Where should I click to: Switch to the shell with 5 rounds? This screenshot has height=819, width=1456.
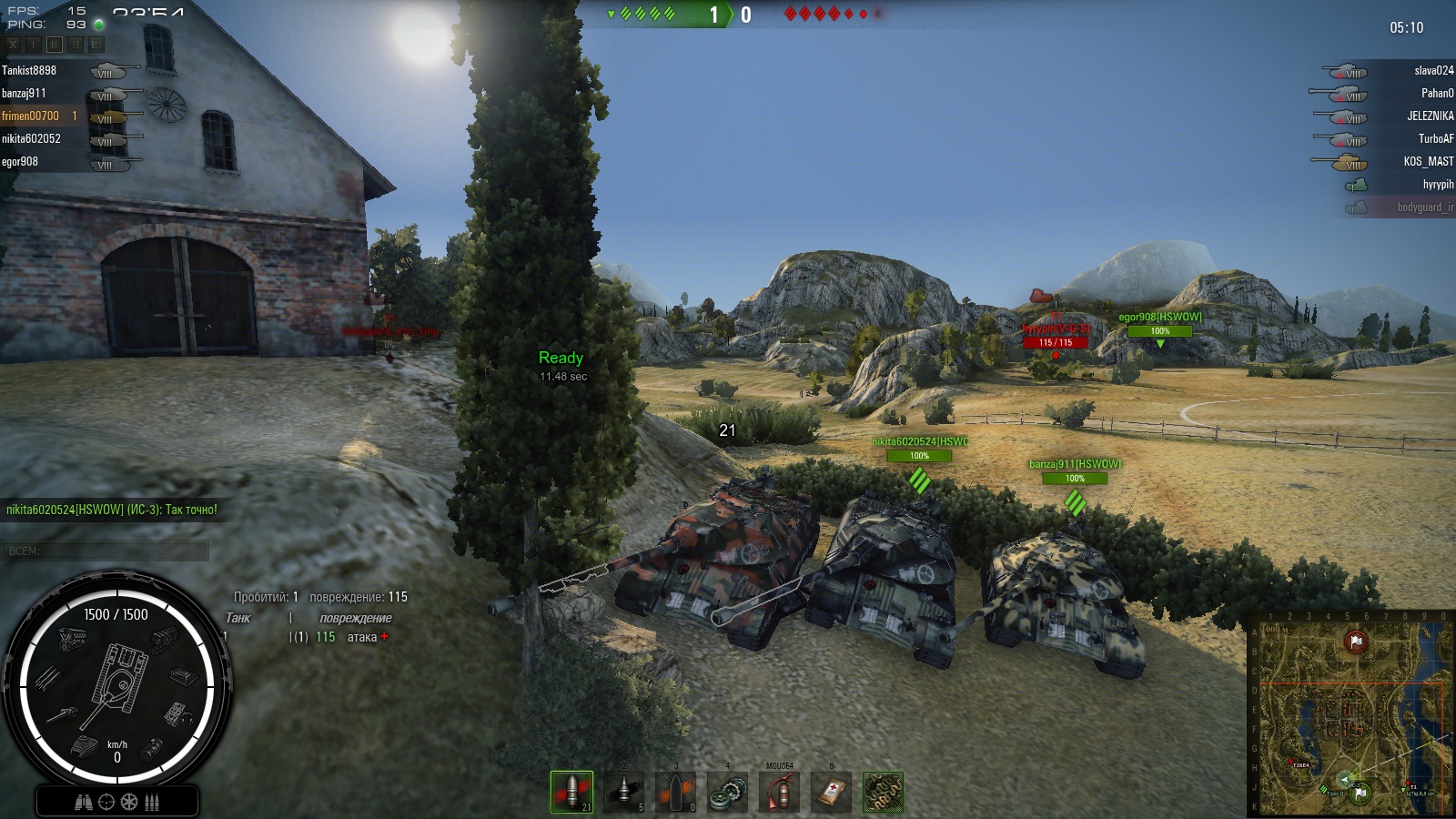[x=624, y=792]
